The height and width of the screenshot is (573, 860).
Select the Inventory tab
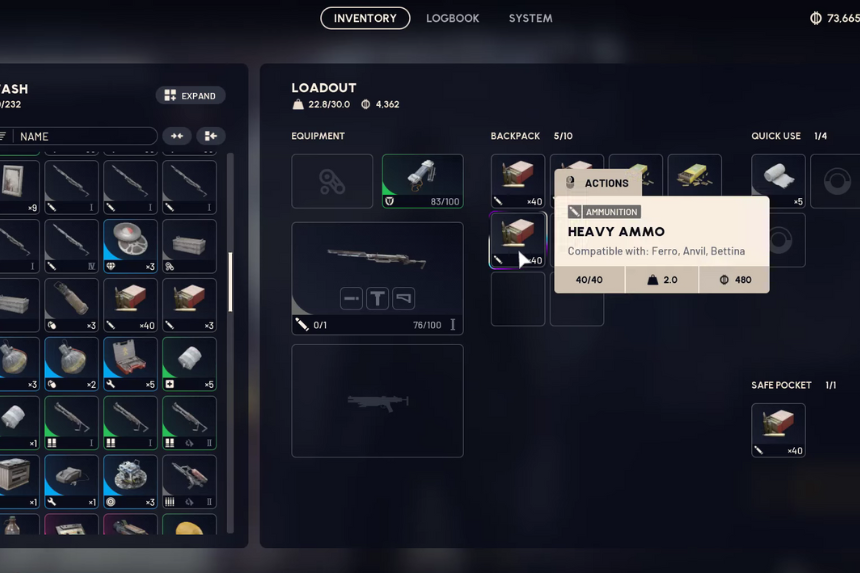(x=365, y=18)
